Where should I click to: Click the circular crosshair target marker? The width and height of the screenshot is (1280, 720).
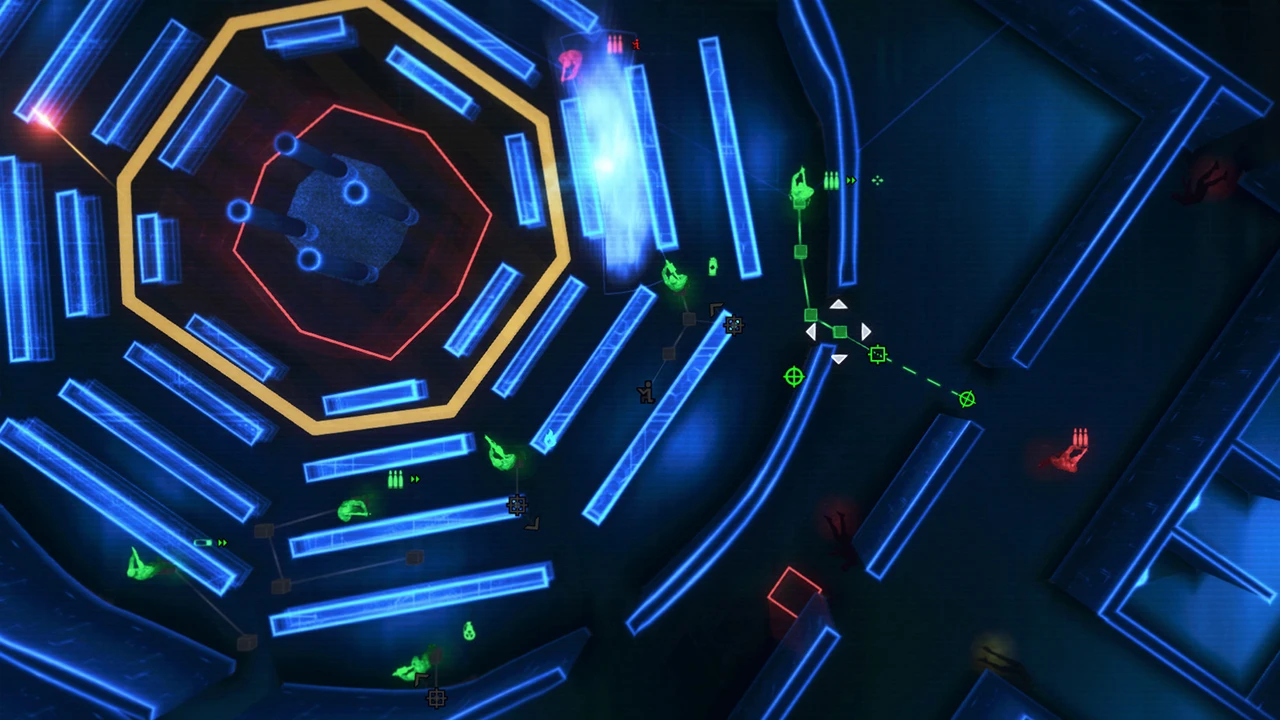click(x=793, y=377)
